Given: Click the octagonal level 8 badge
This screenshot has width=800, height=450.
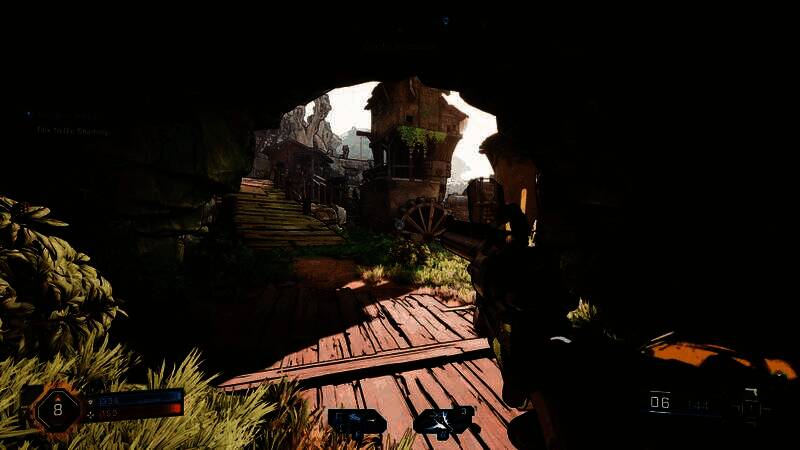Looking at the screenshot, I should [57, 409].
